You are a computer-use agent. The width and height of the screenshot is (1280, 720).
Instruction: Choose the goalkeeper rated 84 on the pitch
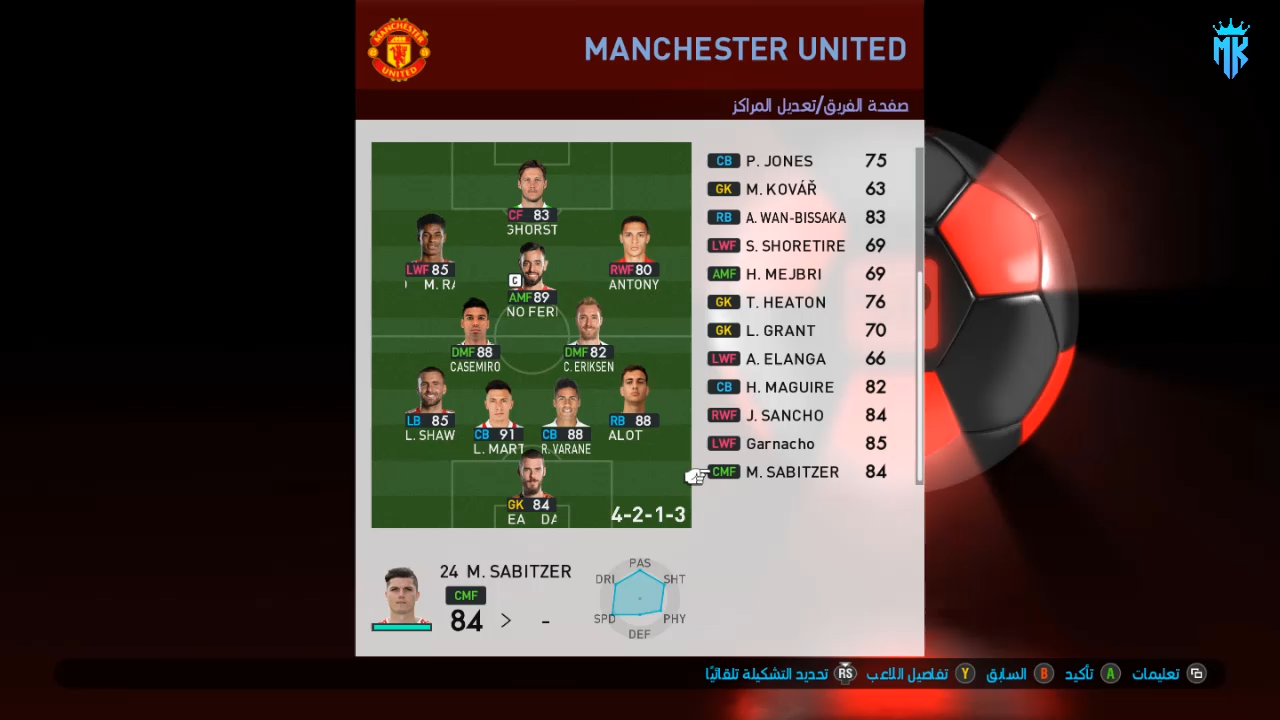click(x=531, y=485)
